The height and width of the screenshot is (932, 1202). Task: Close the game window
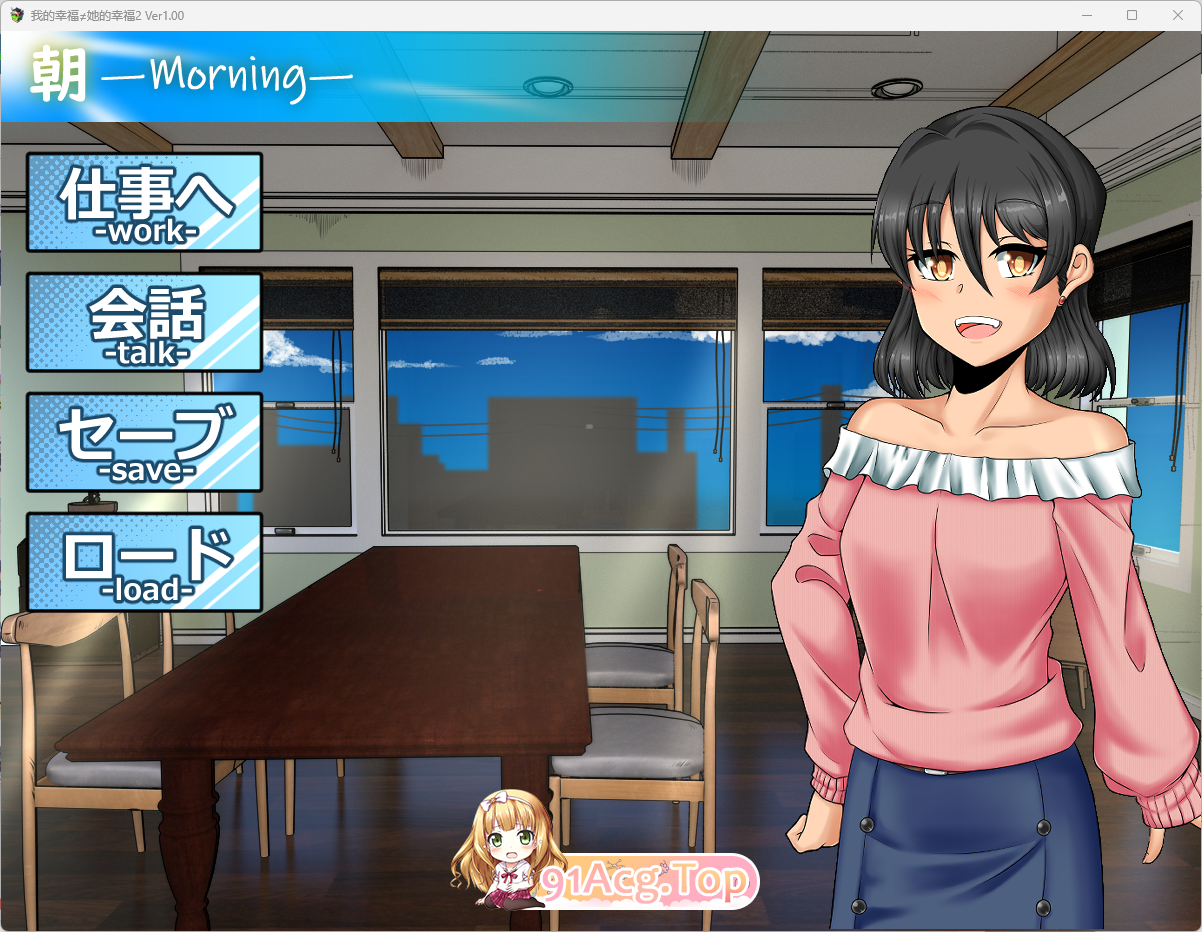click(x=1177, y=15)
